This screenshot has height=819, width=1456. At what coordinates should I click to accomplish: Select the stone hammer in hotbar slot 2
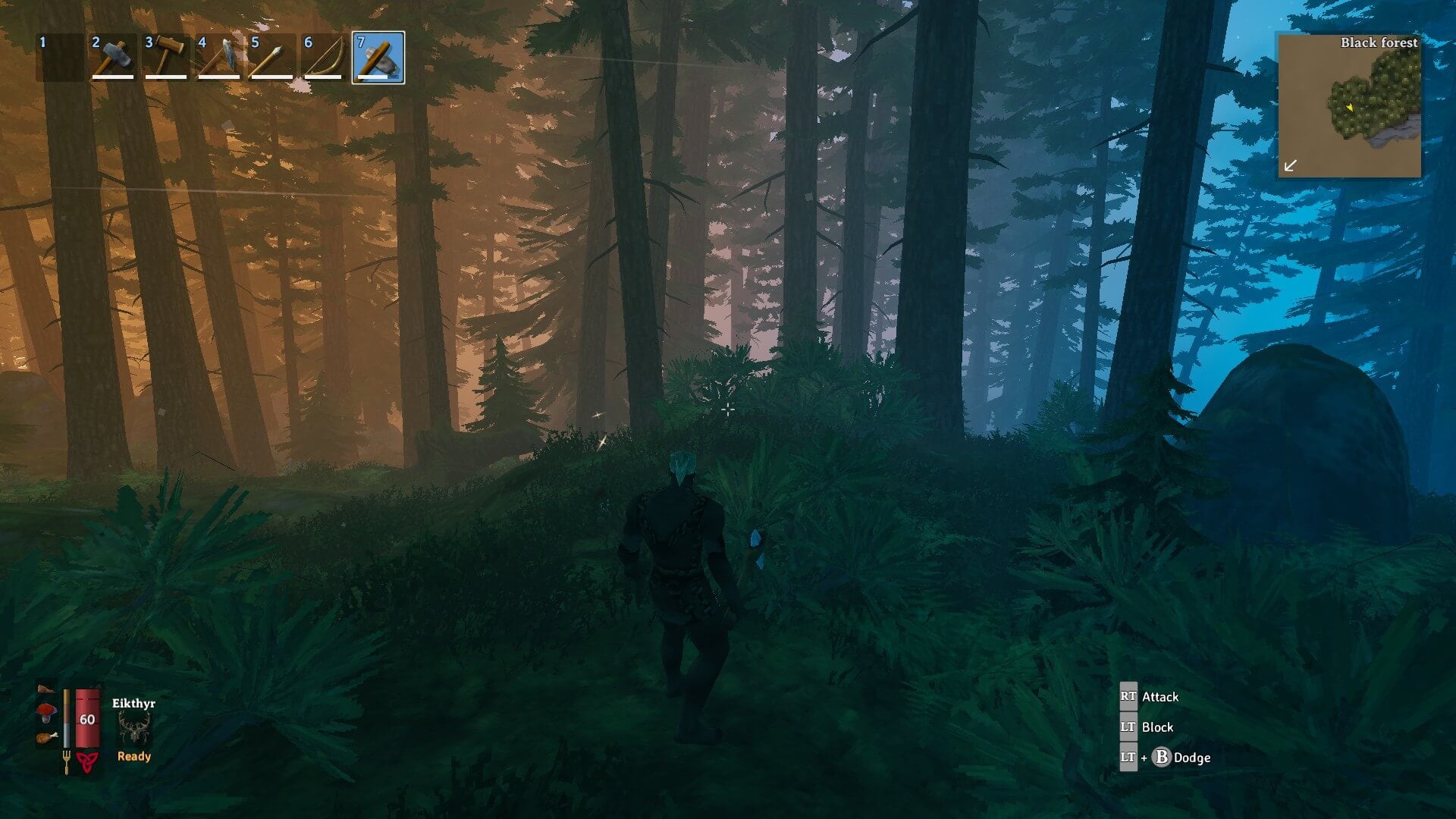coord(113,57)
